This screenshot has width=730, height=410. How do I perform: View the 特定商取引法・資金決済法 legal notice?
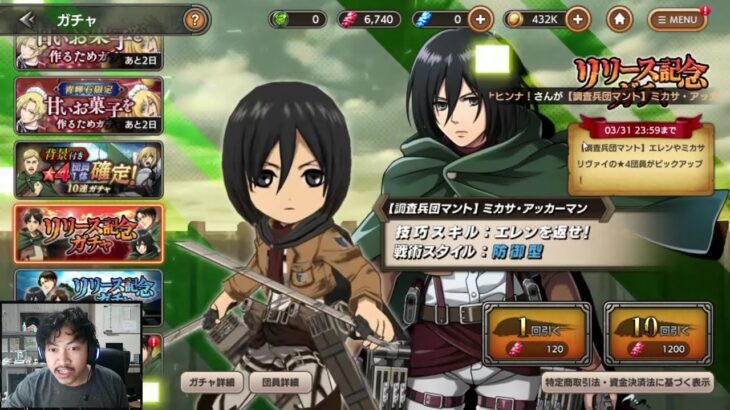pyautogui.click(x=627, y=382)
